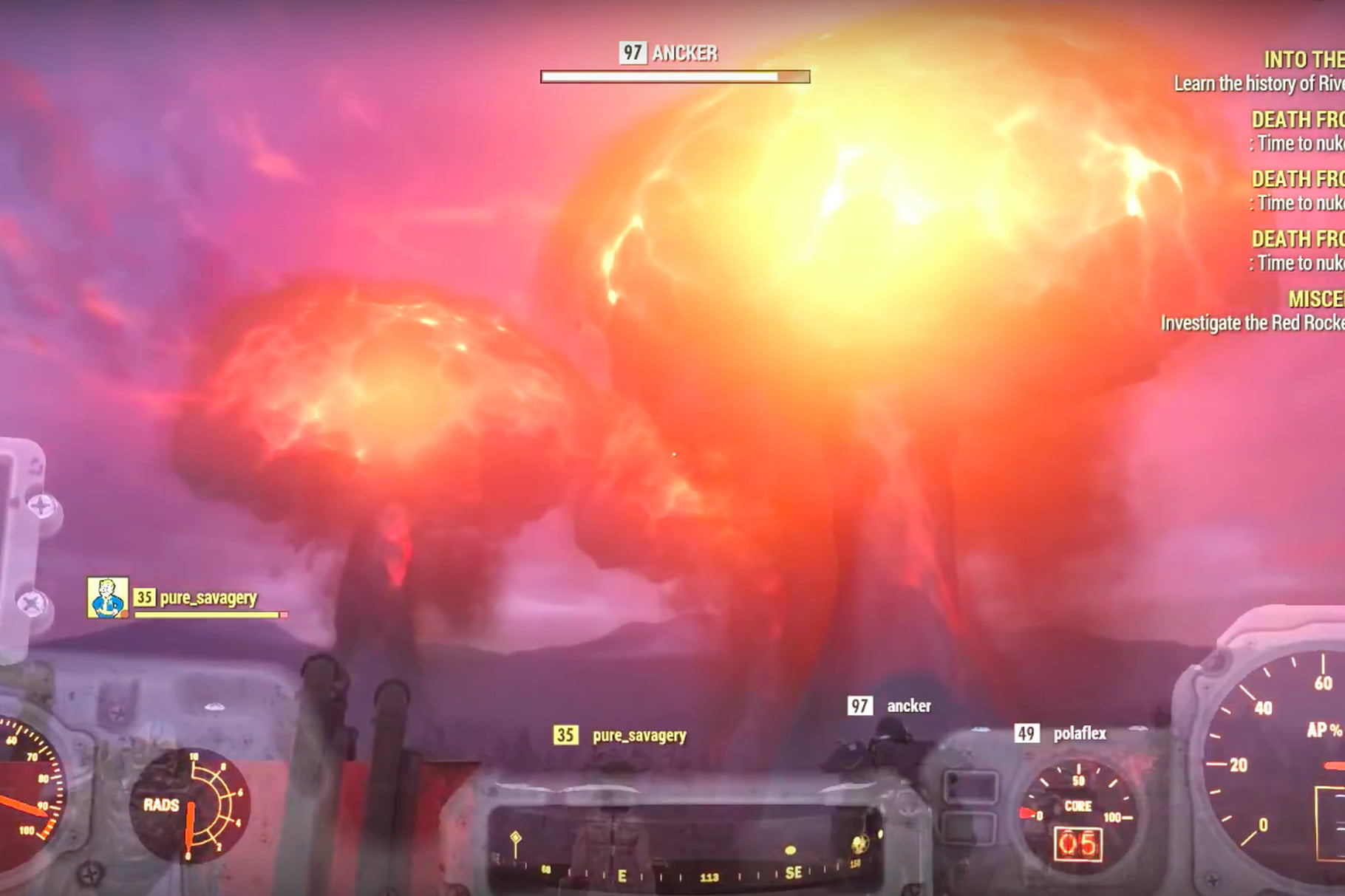Click polaflex's level 49 badge
This screenshot has width=1345, height=896.
coord(1026,733)
